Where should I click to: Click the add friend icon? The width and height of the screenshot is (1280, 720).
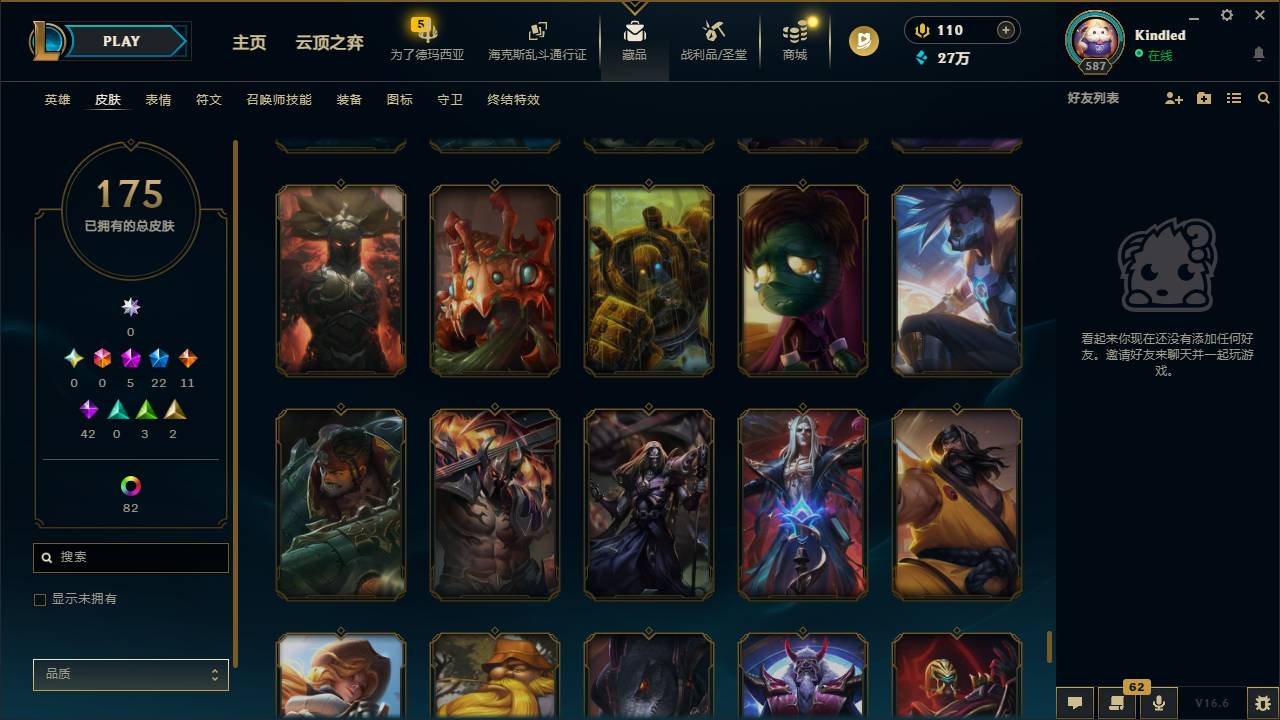(1172, 98)
